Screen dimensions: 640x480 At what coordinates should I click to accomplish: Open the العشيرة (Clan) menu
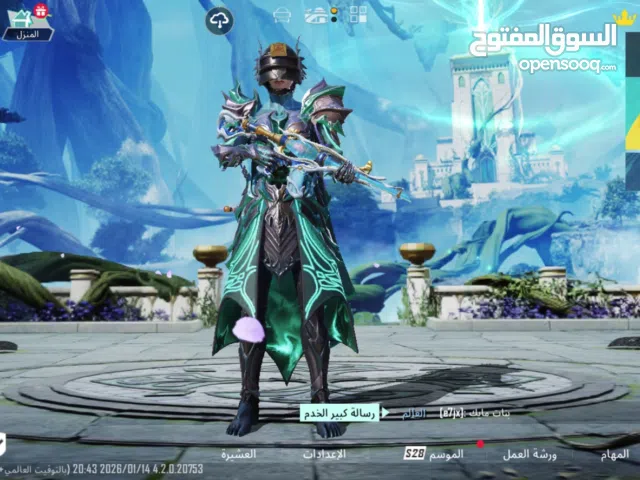coord(239,453)
